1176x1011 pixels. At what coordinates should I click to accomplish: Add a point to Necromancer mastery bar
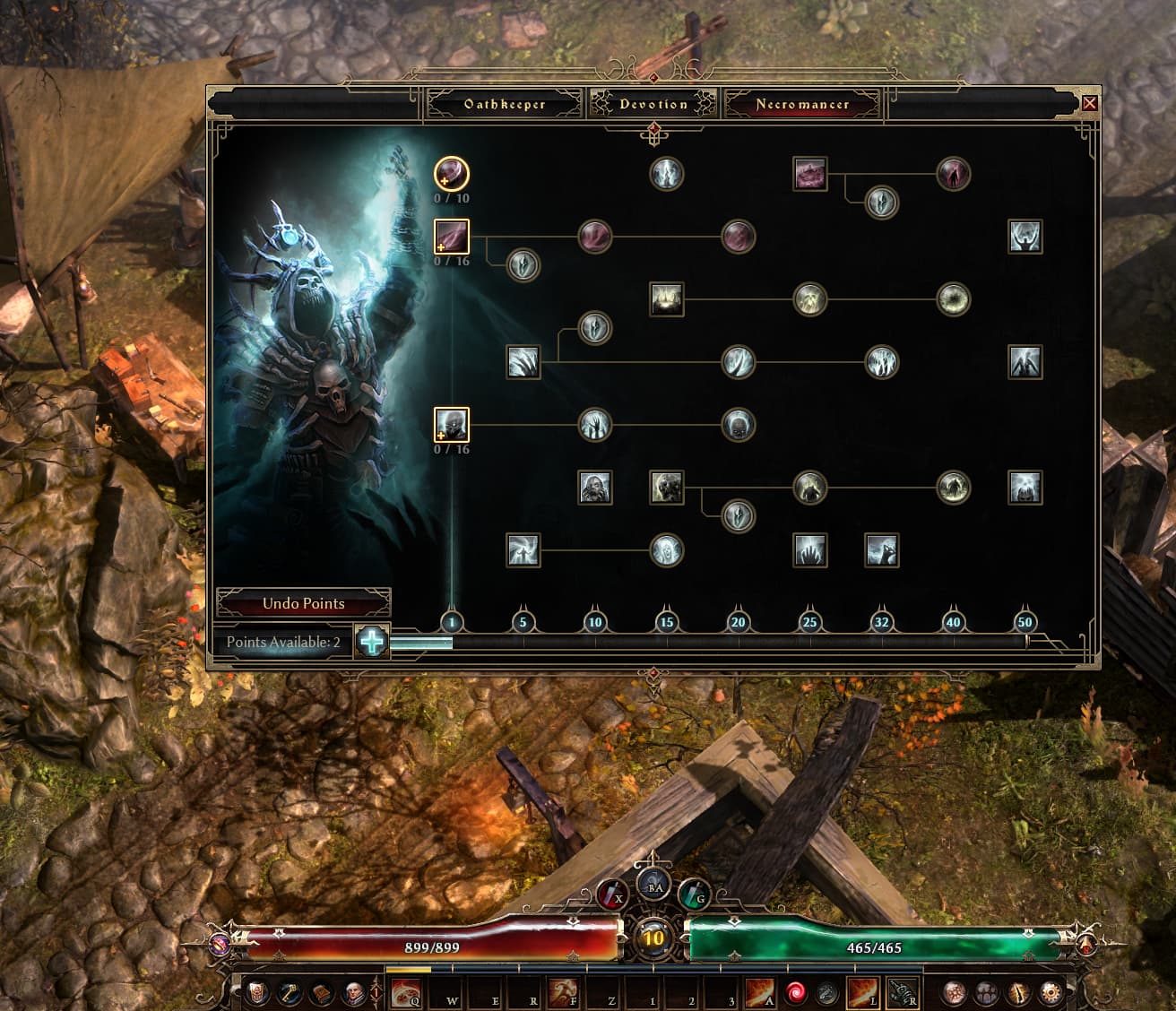tap(372, 642)
